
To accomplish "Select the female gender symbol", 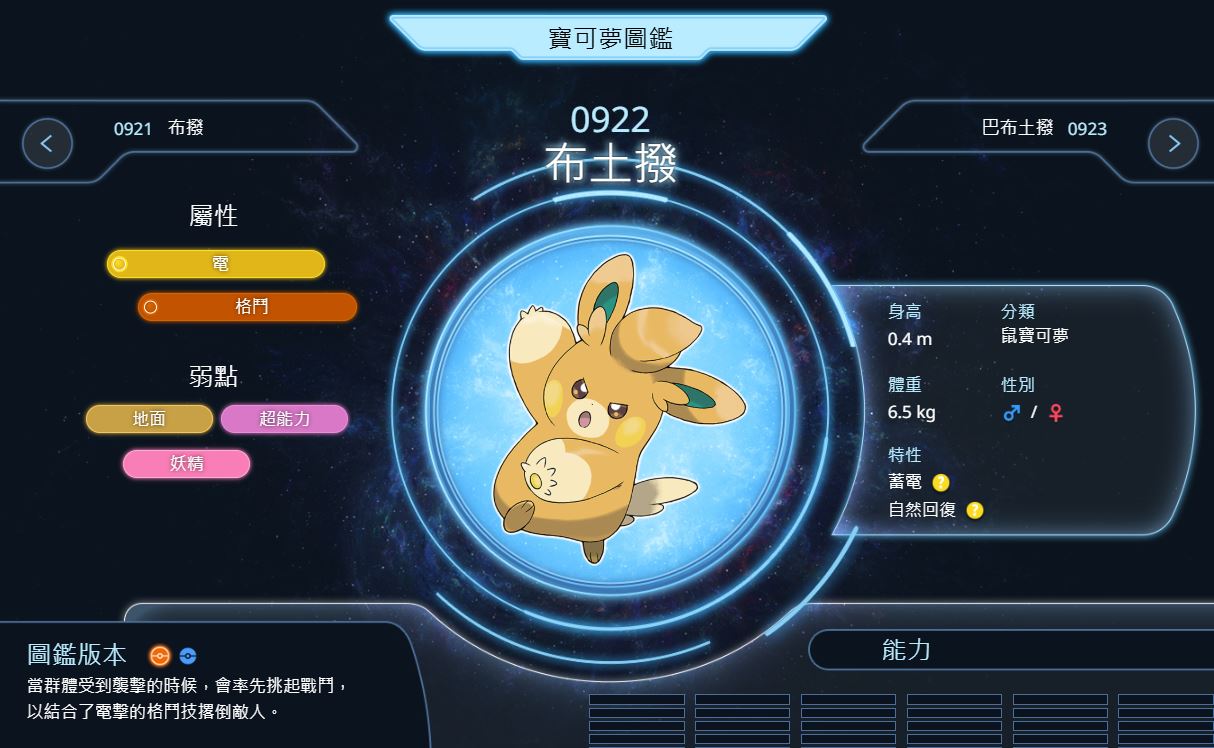I will point(1055,412).
